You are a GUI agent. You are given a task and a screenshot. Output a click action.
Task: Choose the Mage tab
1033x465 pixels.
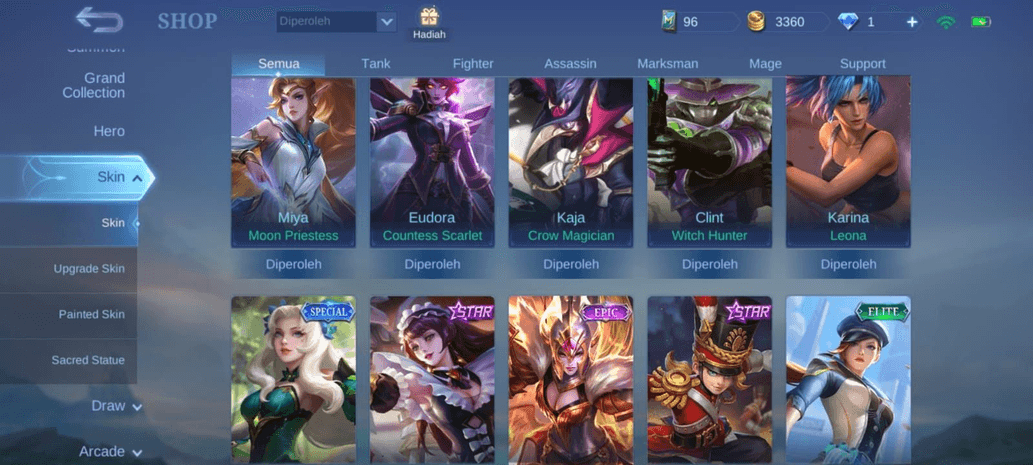(765, 64)
